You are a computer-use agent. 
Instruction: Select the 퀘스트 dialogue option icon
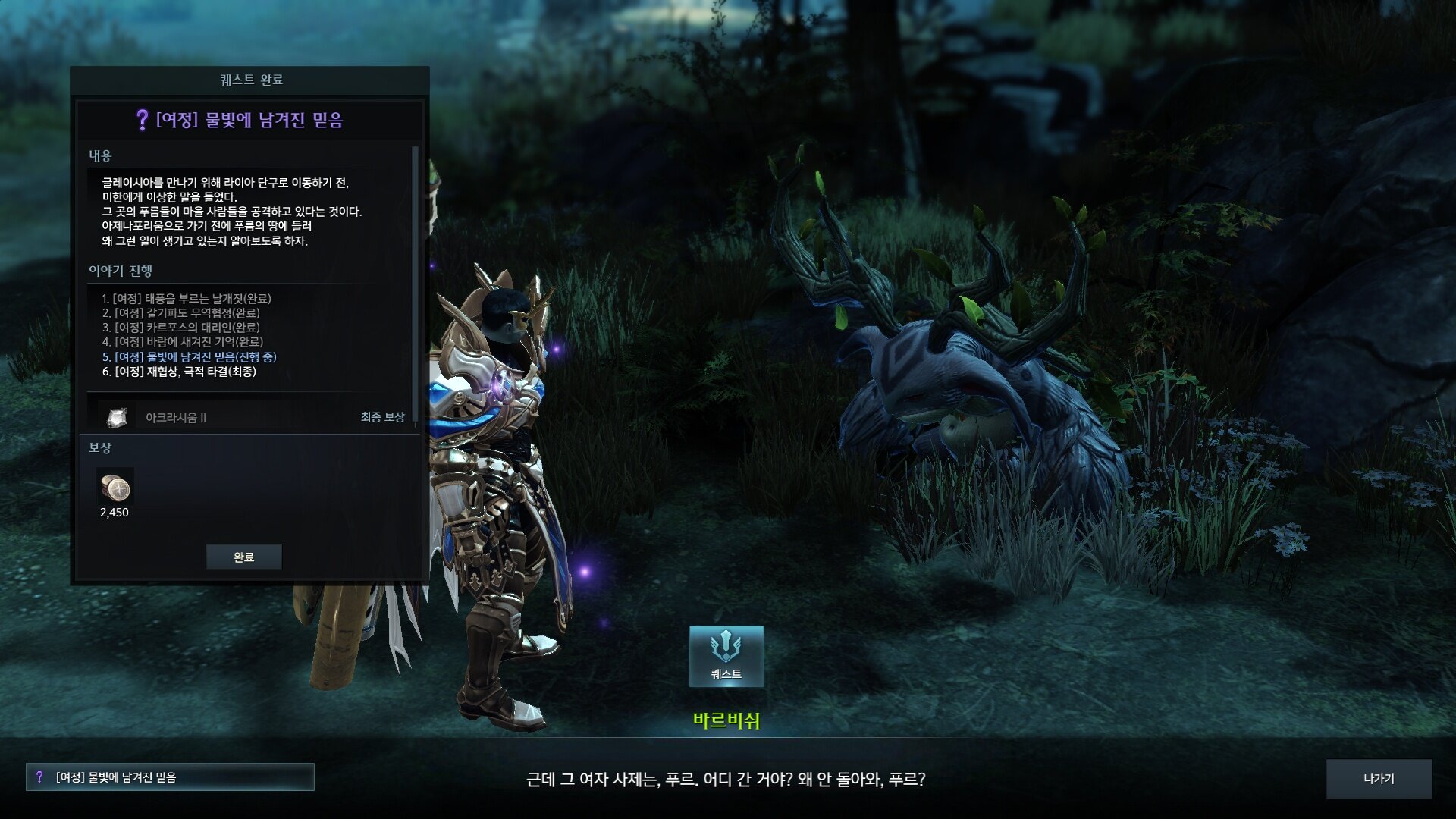click(726, 656)
